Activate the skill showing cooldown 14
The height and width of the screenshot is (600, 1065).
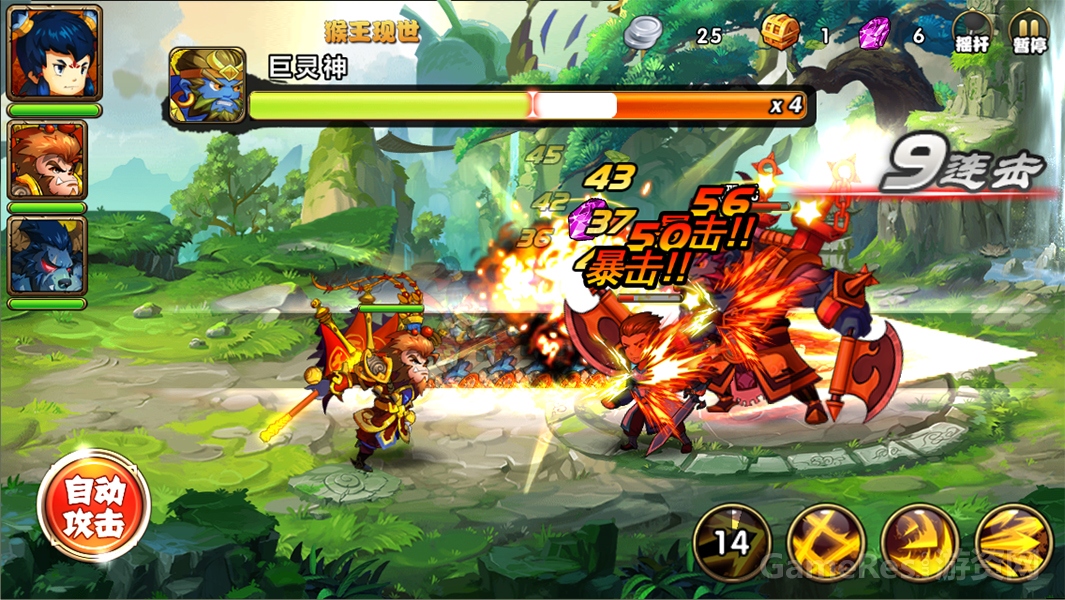point(732,542)
